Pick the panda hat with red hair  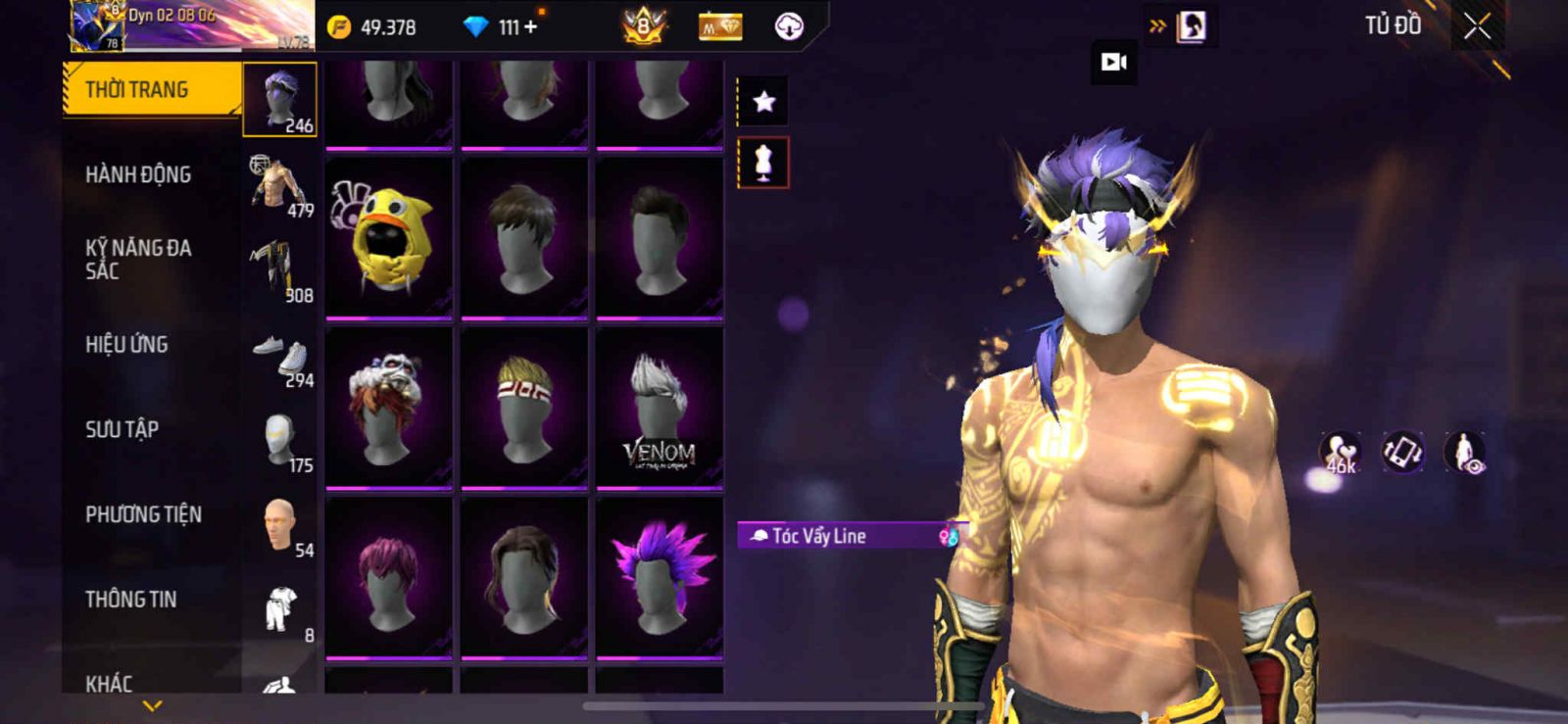coord(388,408)
